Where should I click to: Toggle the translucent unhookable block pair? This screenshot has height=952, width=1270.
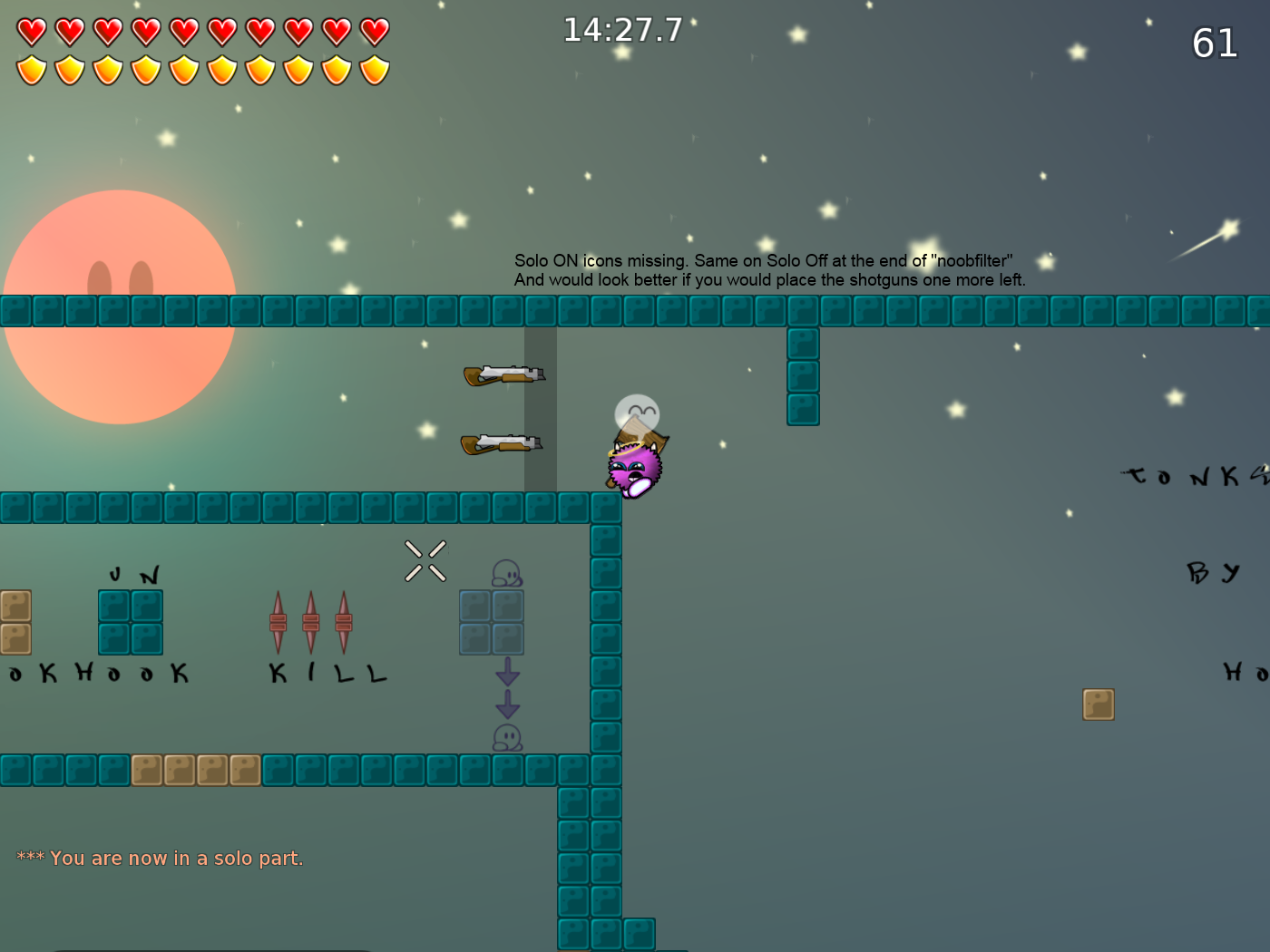tap(492, 621)
